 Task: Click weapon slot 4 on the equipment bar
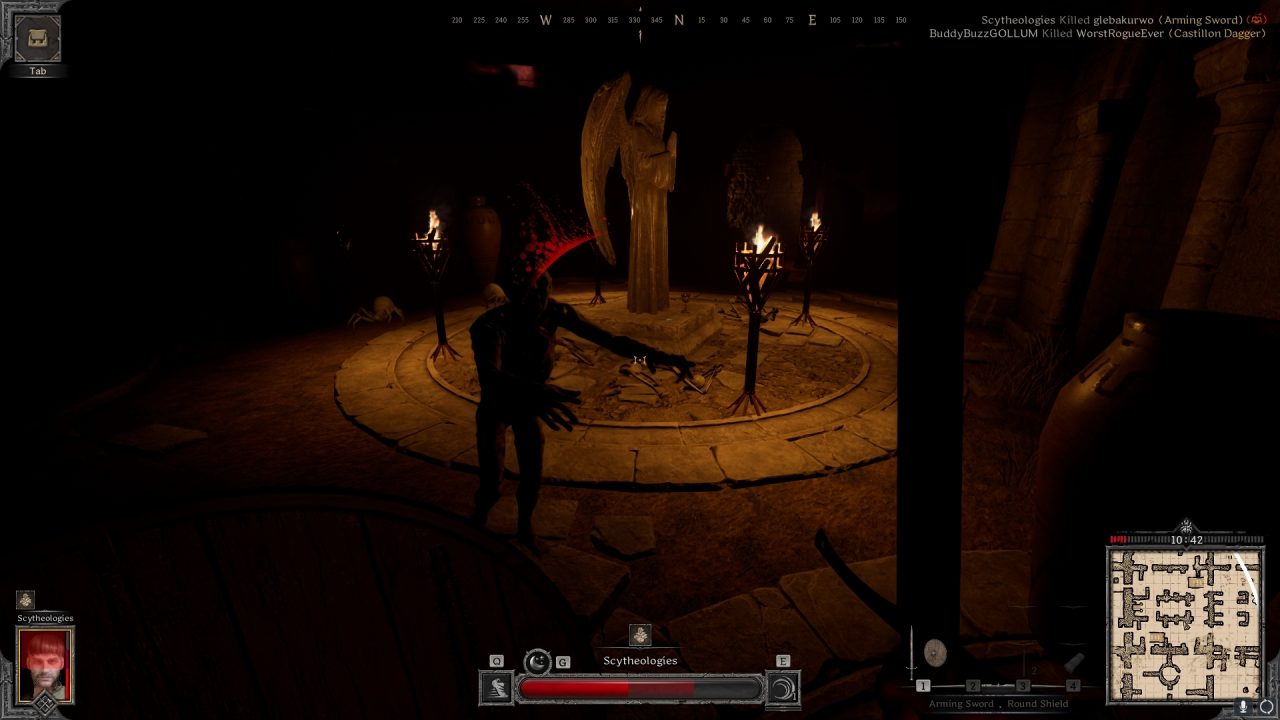click(x=1073, y=687)
